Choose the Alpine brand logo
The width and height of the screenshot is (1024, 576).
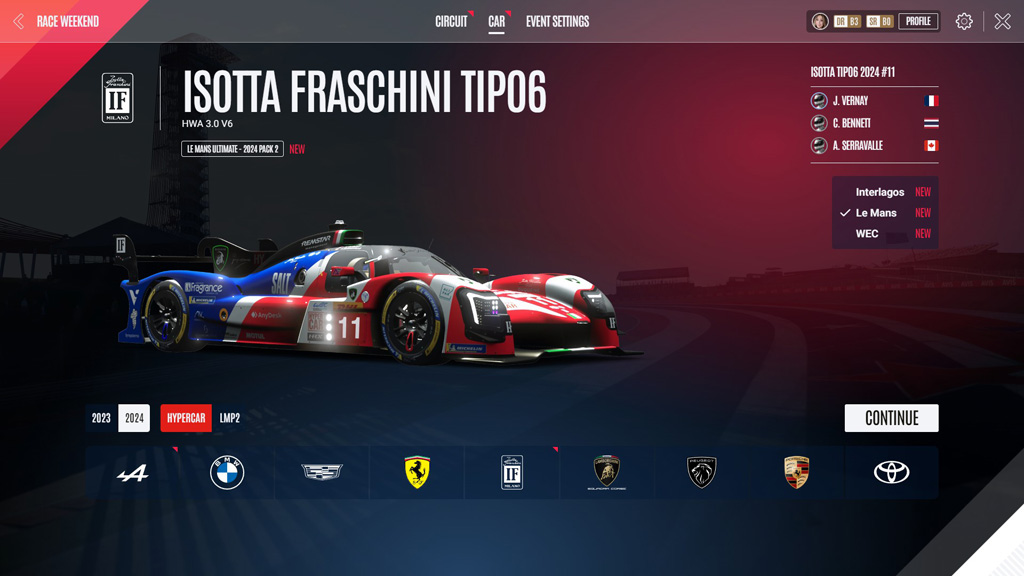132,473
